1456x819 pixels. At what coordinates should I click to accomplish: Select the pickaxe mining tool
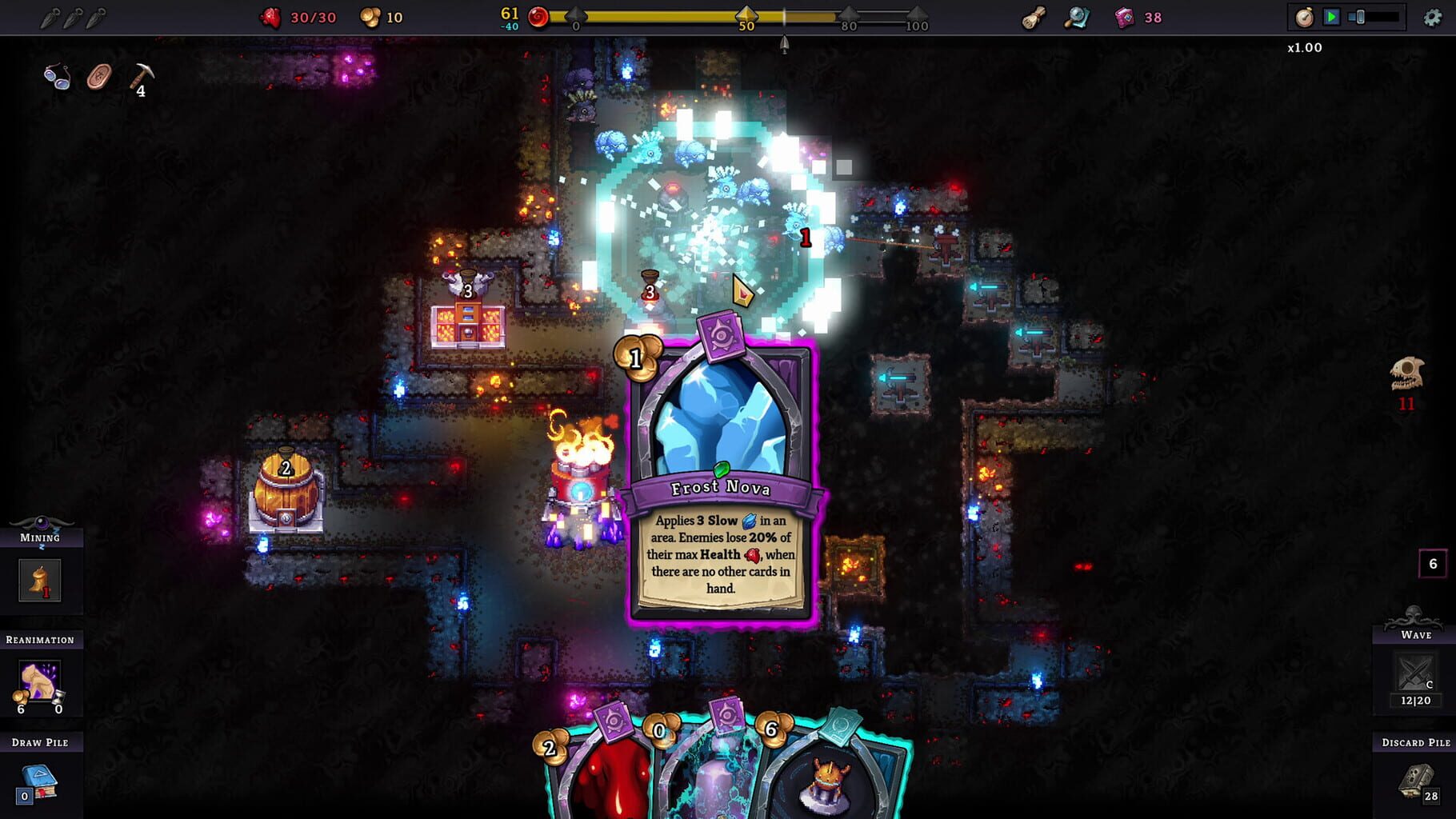[x=141, y=74]
